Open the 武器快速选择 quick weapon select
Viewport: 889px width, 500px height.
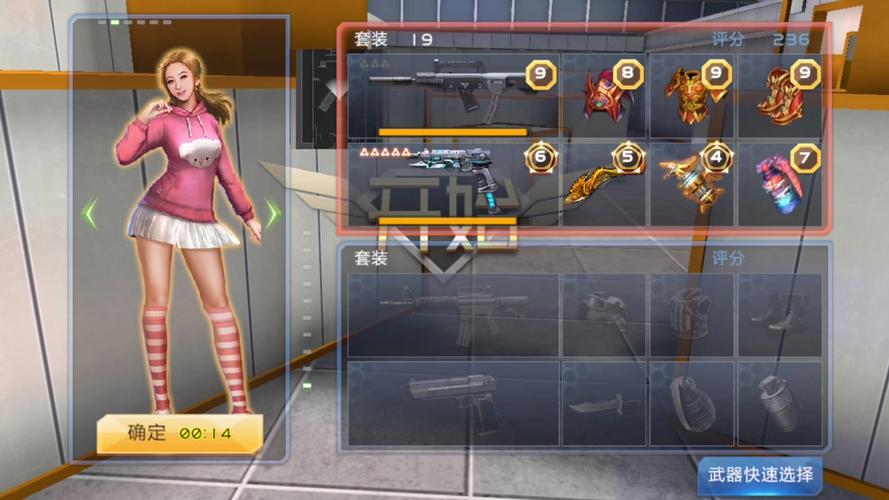759,474
